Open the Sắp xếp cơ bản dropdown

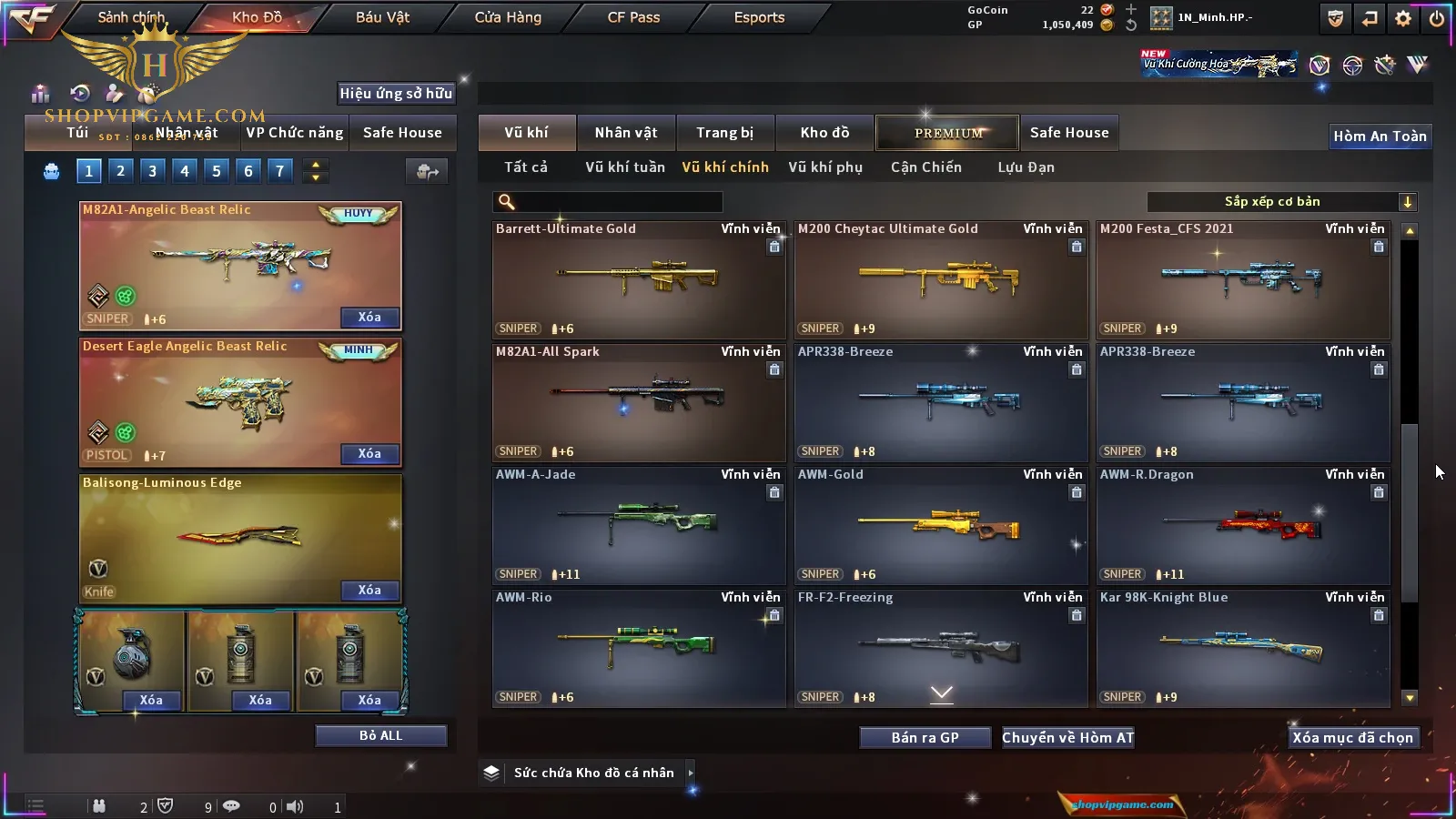1281,202
